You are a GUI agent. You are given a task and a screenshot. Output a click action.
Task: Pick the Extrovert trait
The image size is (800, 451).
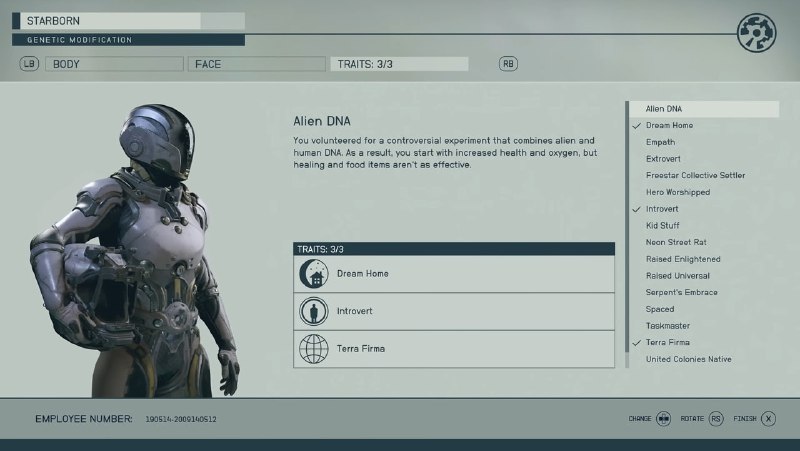665,159
